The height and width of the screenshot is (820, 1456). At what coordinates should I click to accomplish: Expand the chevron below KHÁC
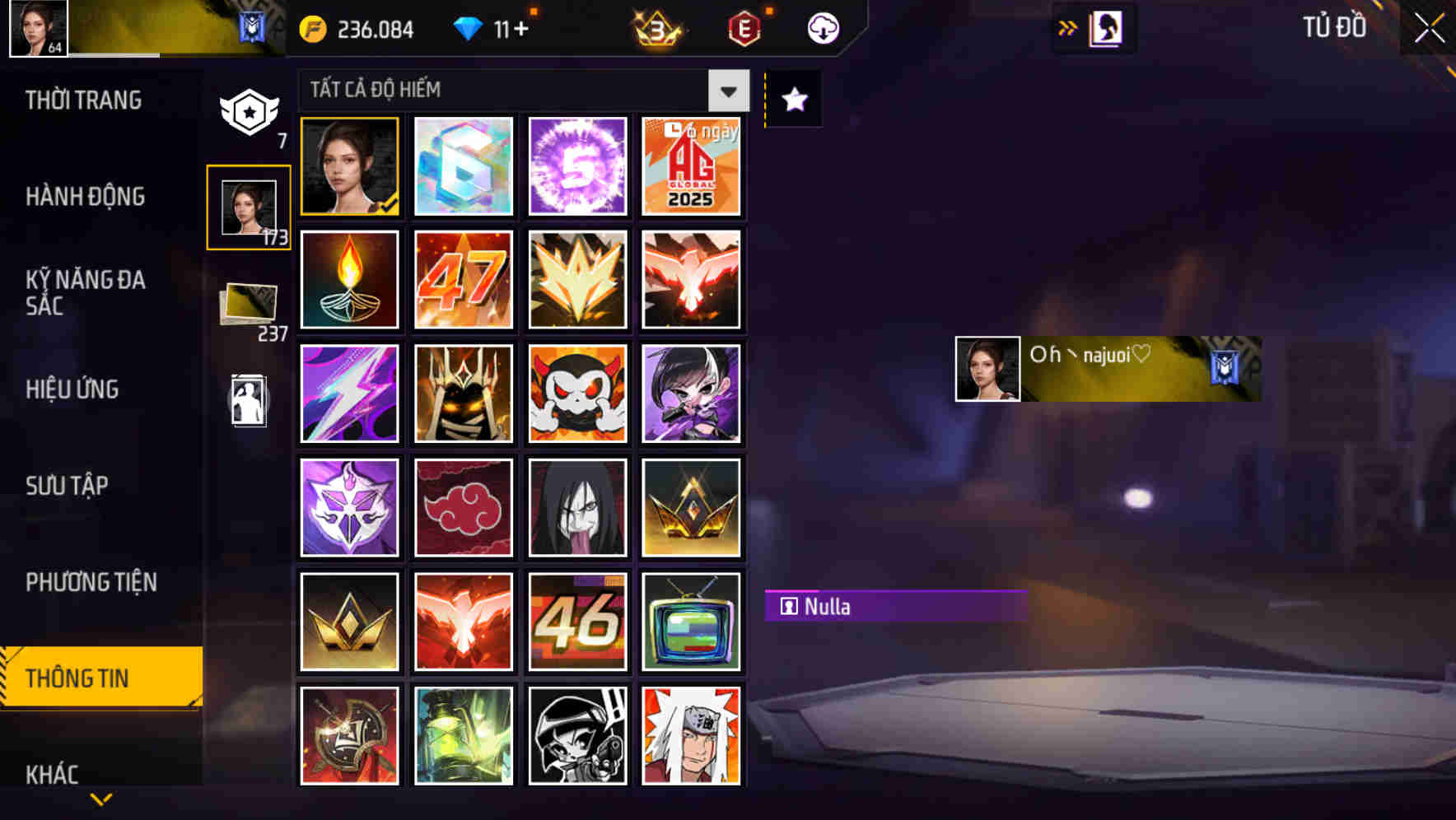pos(101,797)
